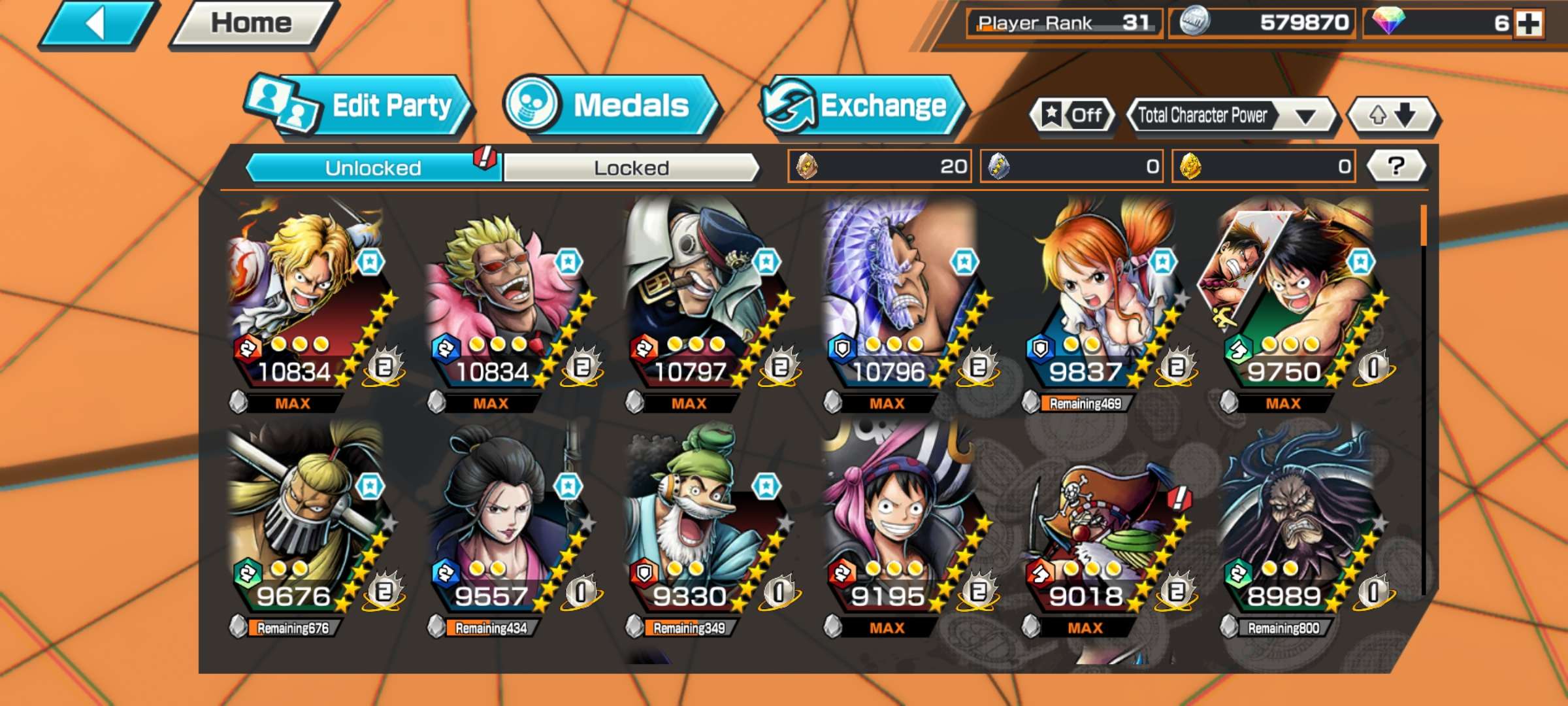The image size is (1568, 706).
Task: Open the Edit Party menu
Action: click(x=361, y=106)
